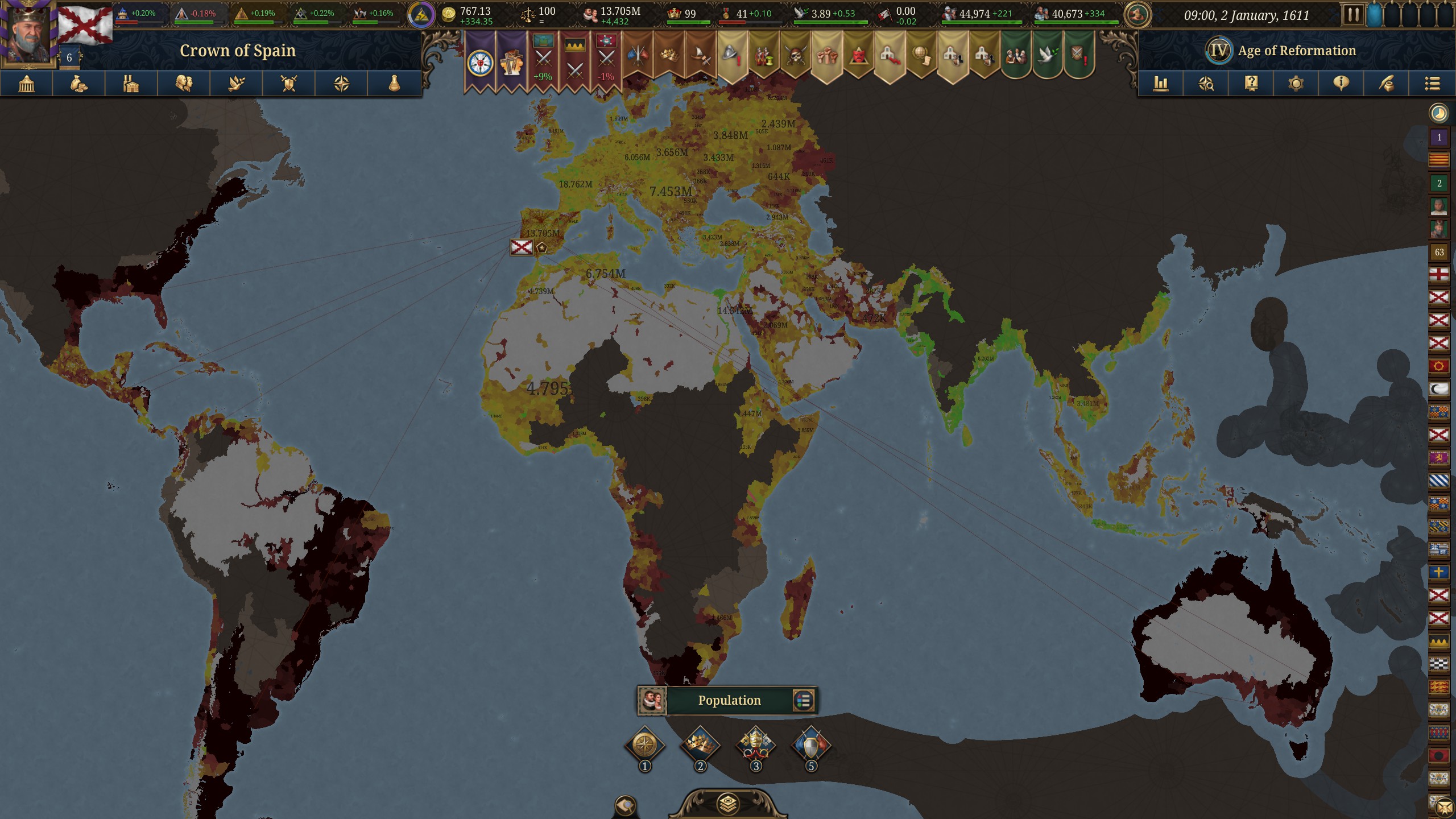The width and height of the screenshot is (1456, 819).
Task: Click the Crown of Spain title
Action: click(238, 50)
